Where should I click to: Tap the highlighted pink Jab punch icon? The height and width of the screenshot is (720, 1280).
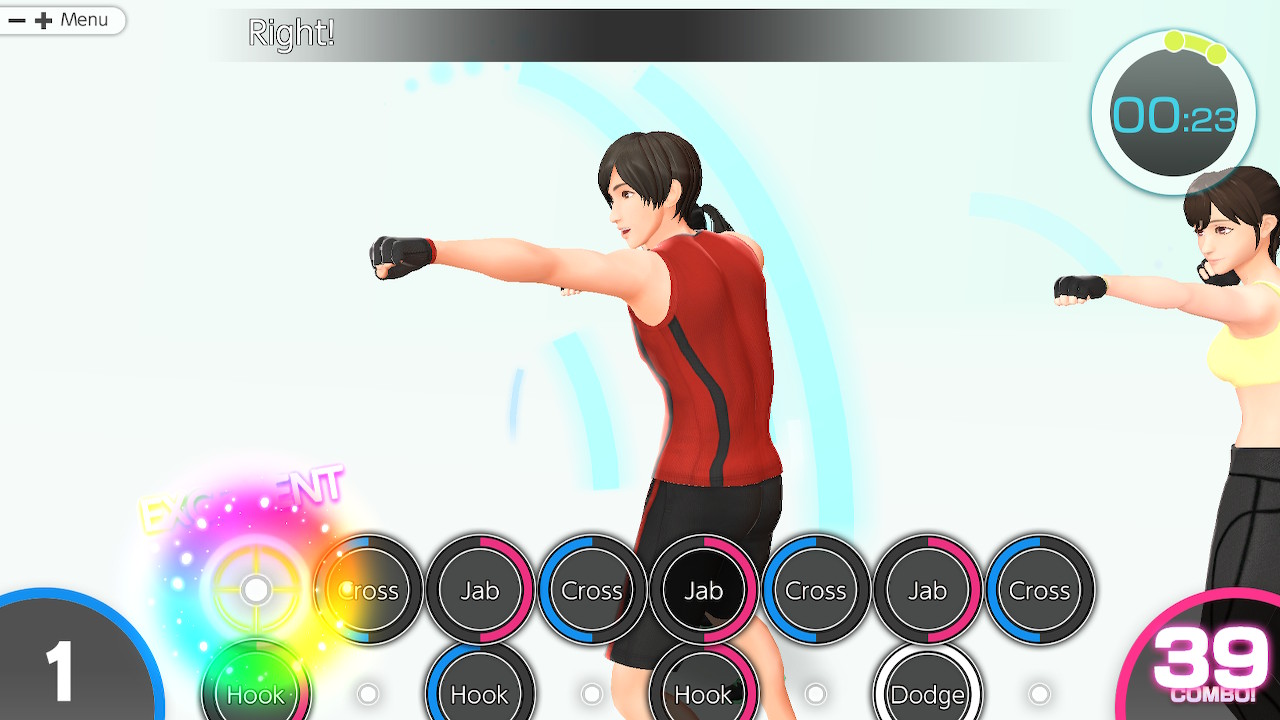click(703, 591)
